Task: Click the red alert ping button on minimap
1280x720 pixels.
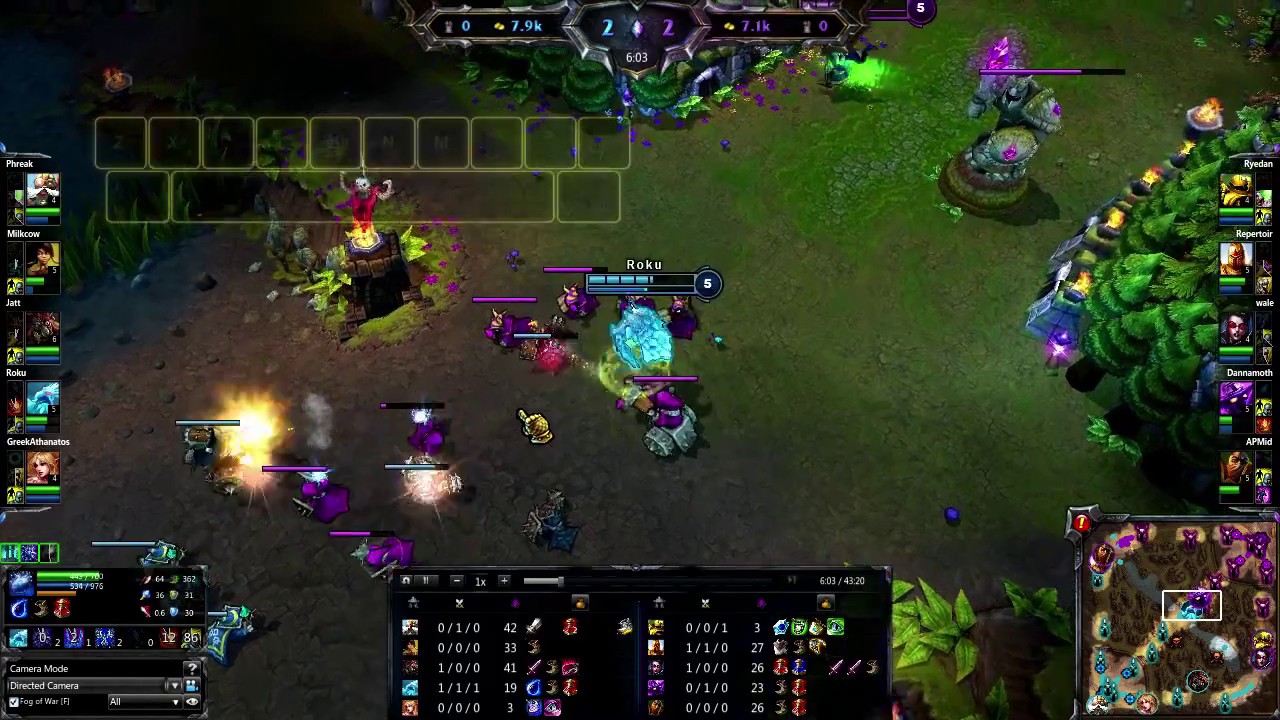Action: 1081,523
